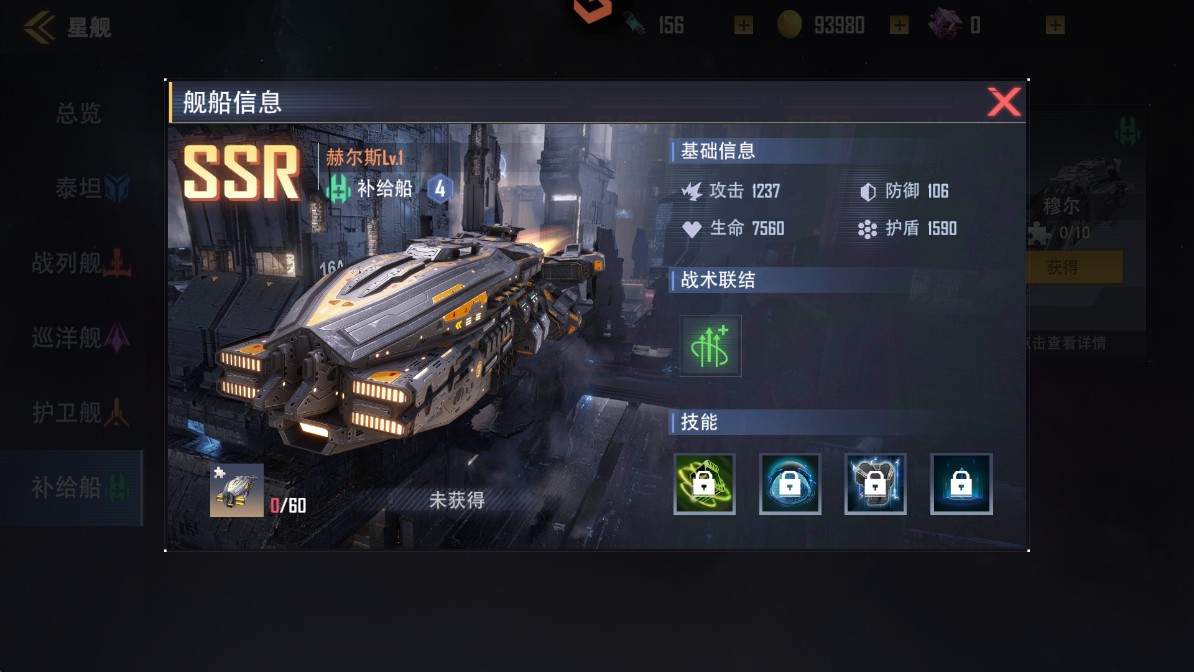Select the locked mech armor skill
Screen dimensions: 1194x672
pyautogui.click(x=875, y=484)
